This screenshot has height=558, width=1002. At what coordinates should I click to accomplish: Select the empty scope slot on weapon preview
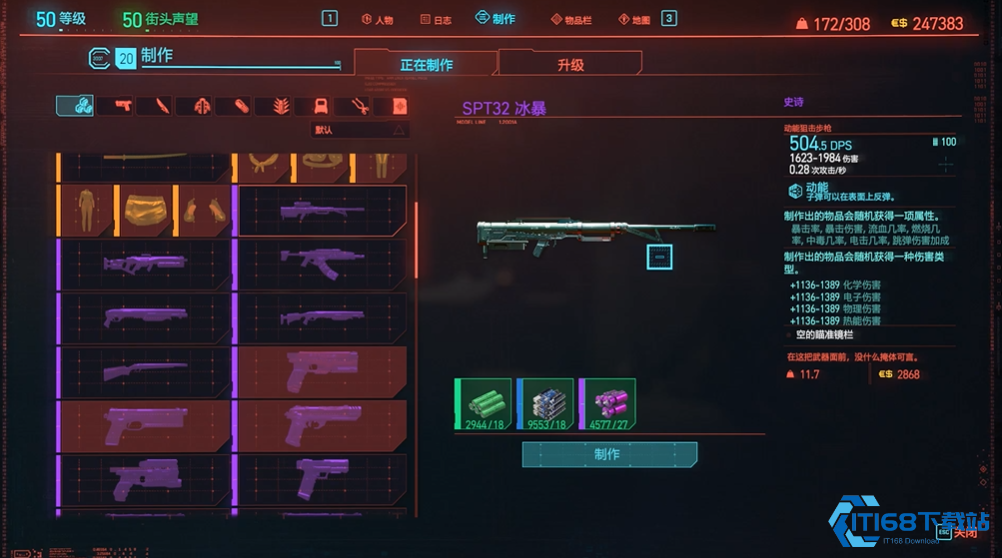click(659, 257)
